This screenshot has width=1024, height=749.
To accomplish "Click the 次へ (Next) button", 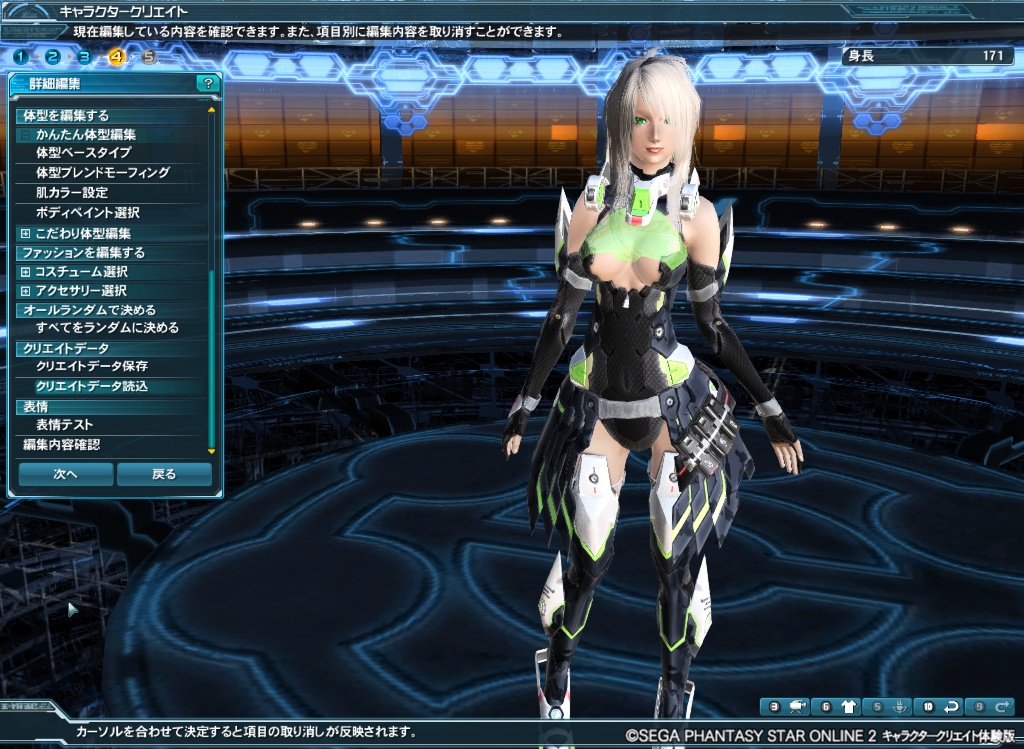I will [x=66, y=474].
